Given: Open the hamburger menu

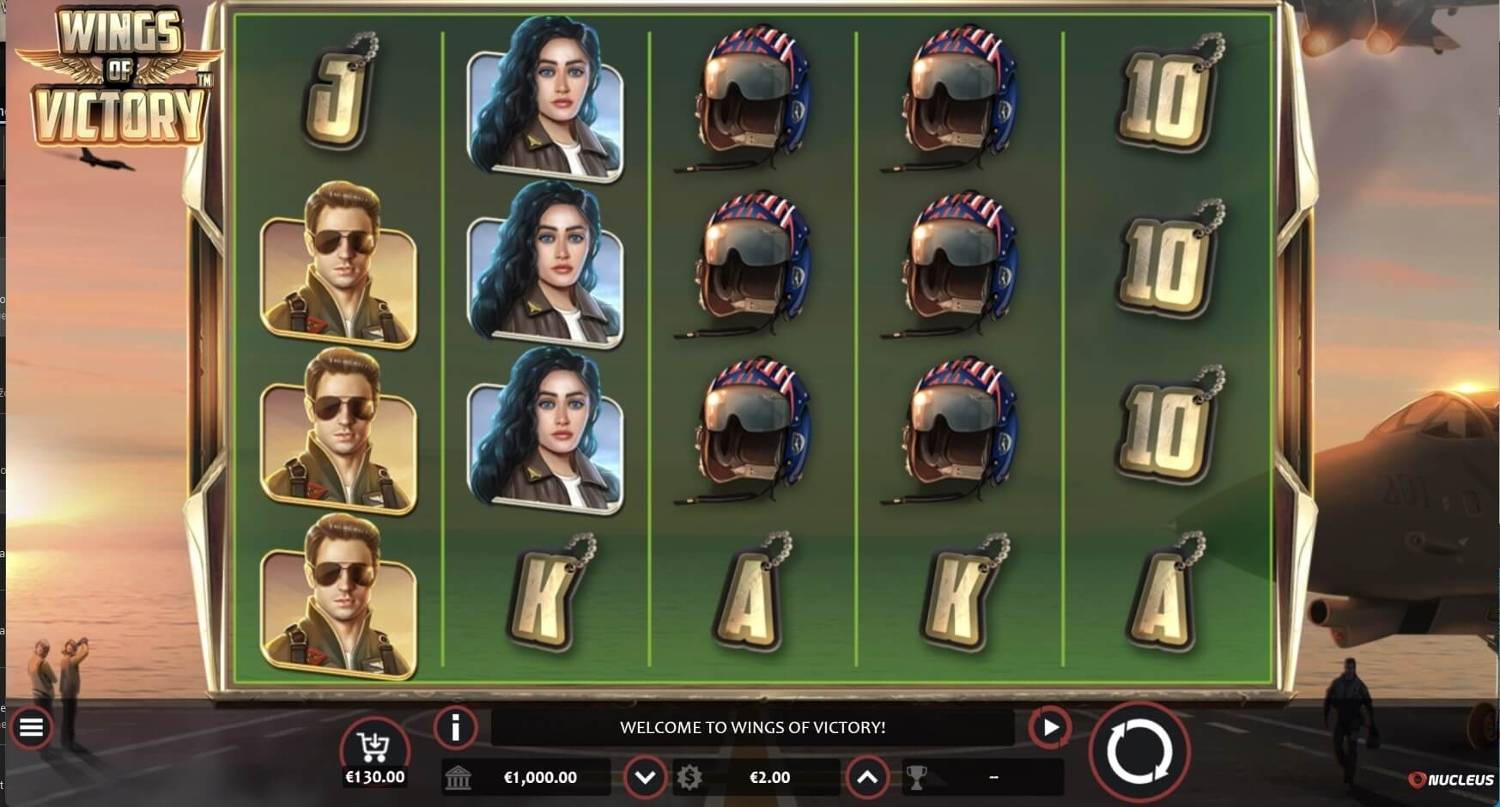Looking at the screenshot, I should click(31, 728).
